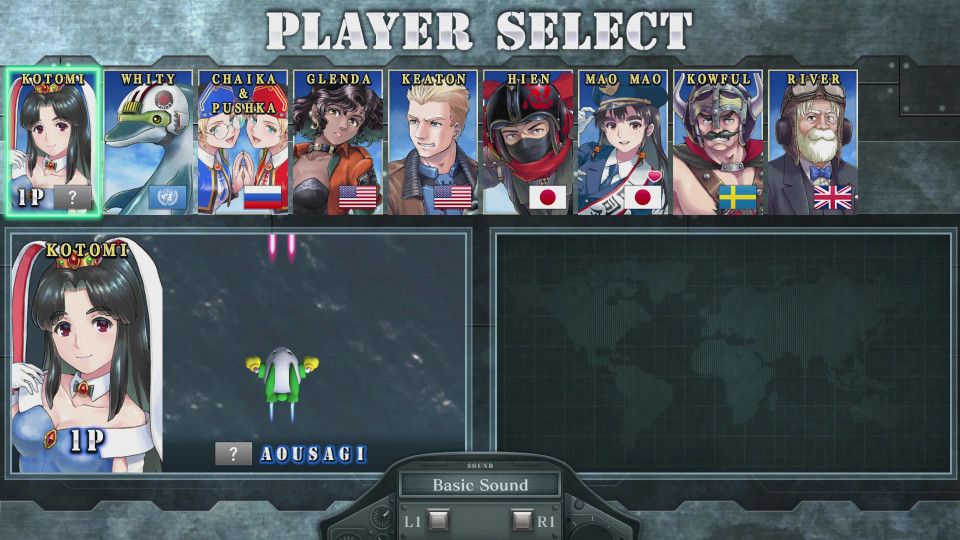Choose Keaton as your pilot
This screenshot has width=960, height=540.
433,142
